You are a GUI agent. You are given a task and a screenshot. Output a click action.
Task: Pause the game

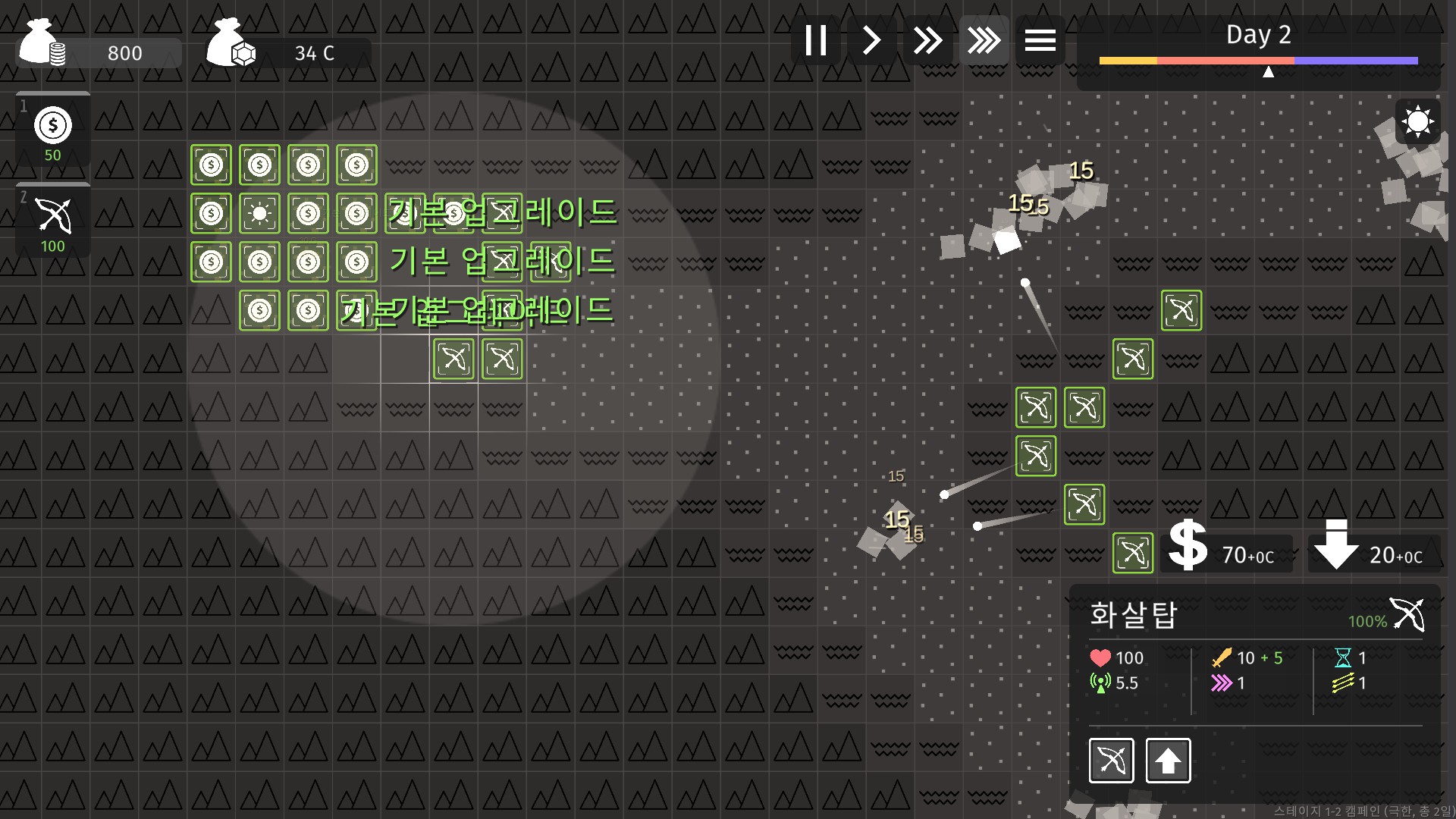[816, 40]
